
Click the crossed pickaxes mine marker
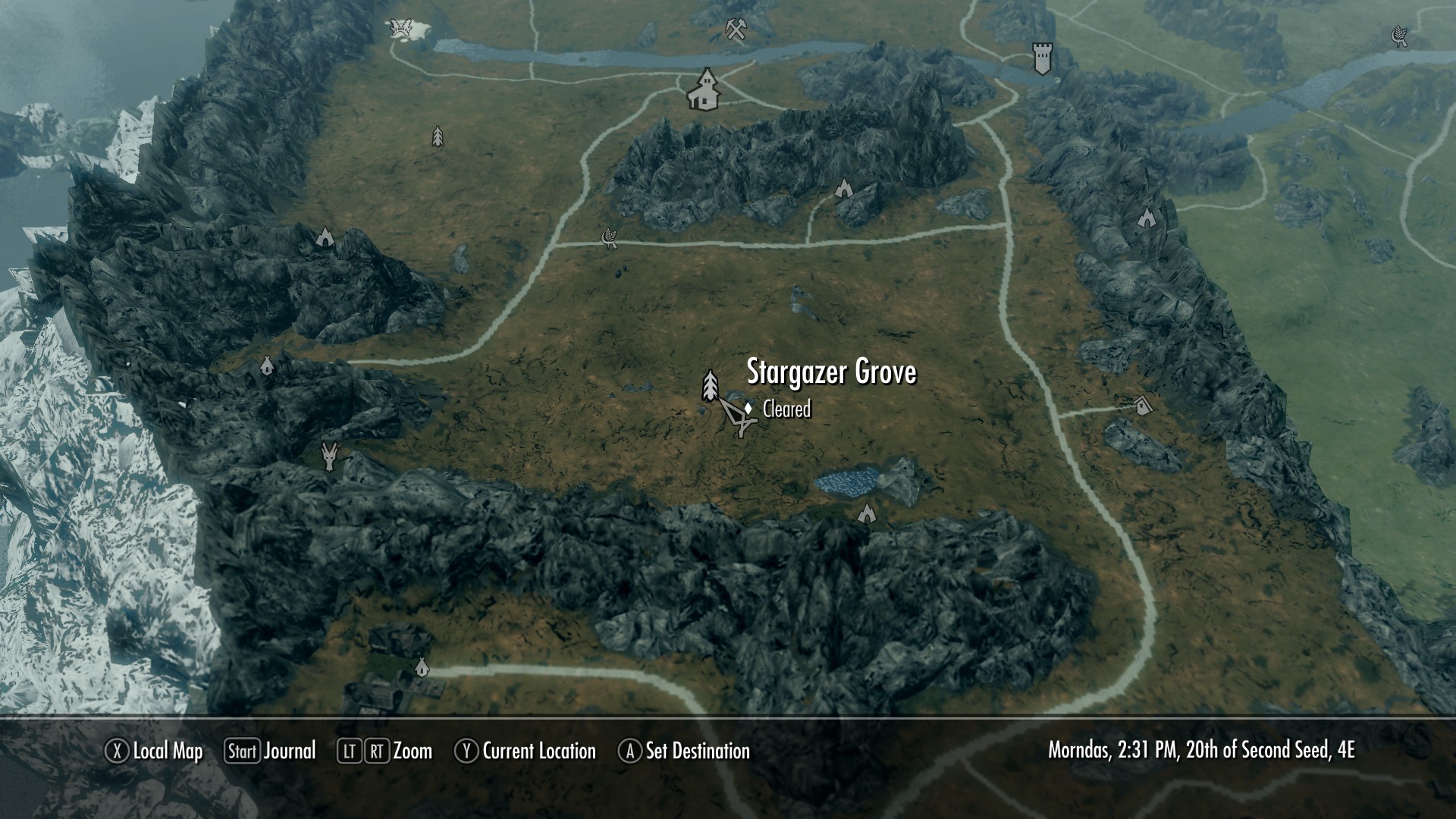735,29
